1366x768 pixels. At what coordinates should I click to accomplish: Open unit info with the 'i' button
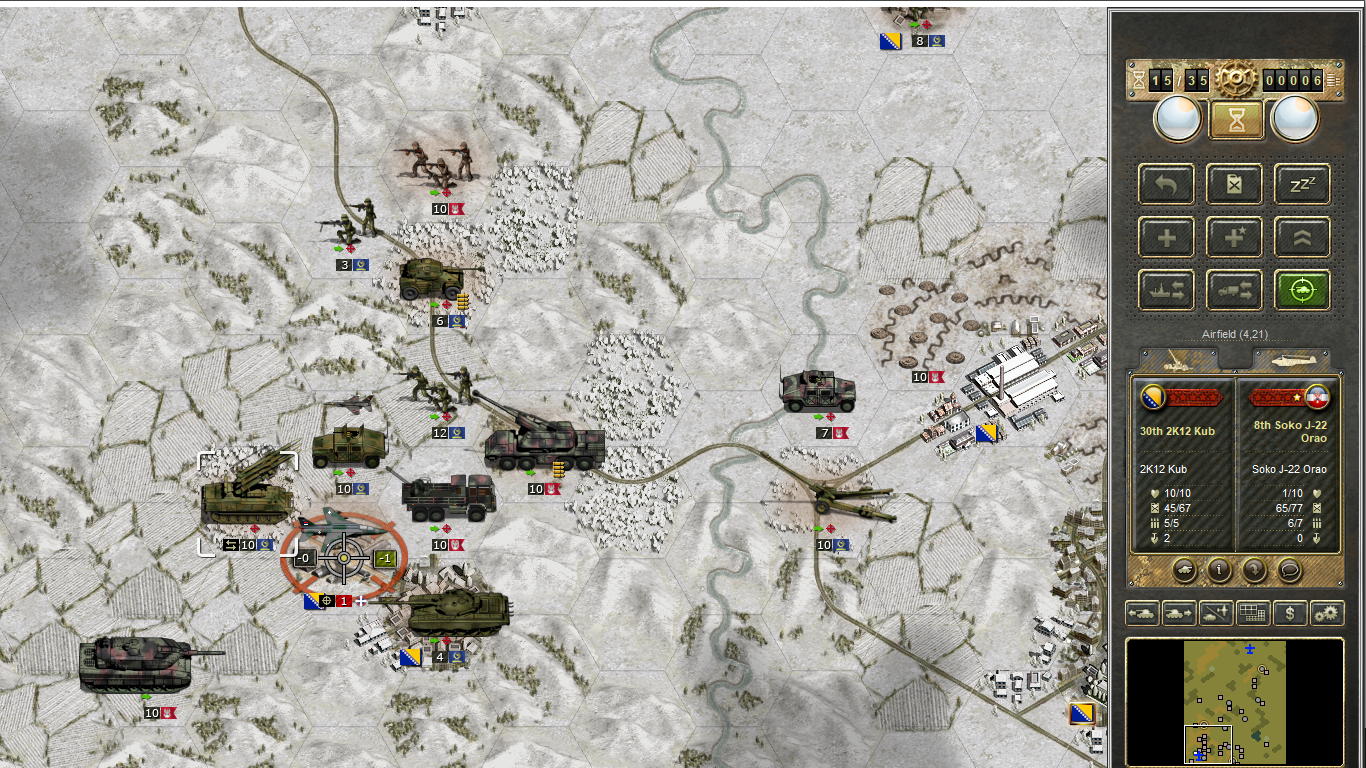tap(1219, 570)
